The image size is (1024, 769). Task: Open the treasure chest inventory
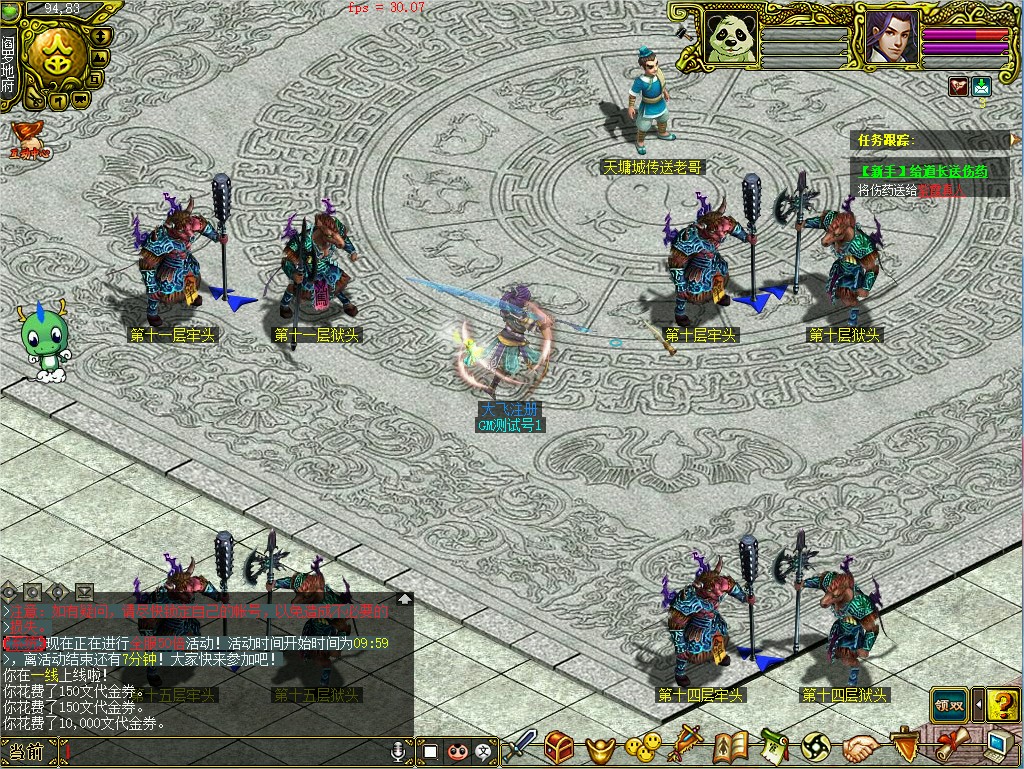(x=560, y=746)
